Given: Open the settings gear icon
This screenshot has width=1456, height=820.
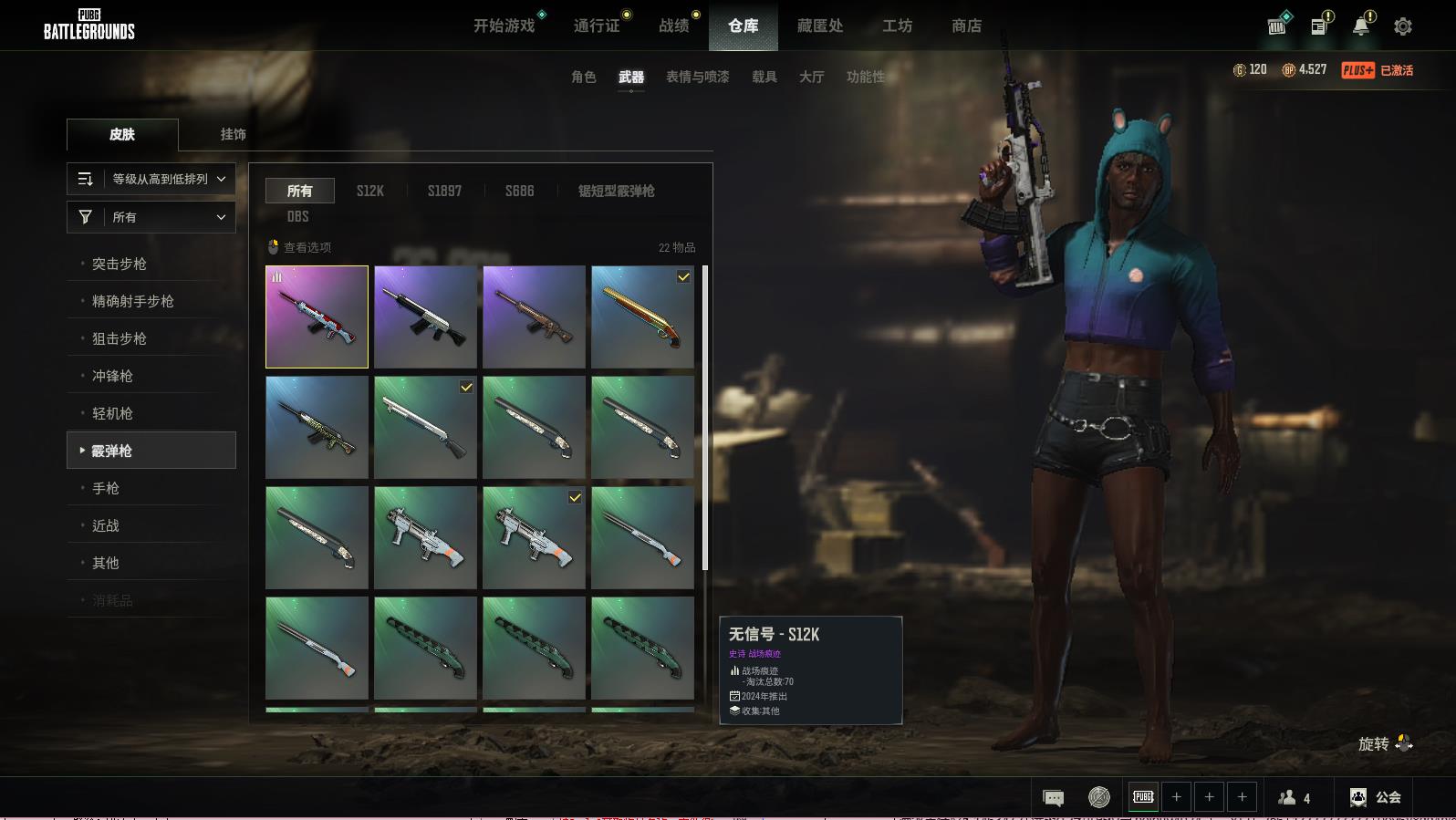Looking at the screenshot, I should click(x=1402, y=26).
